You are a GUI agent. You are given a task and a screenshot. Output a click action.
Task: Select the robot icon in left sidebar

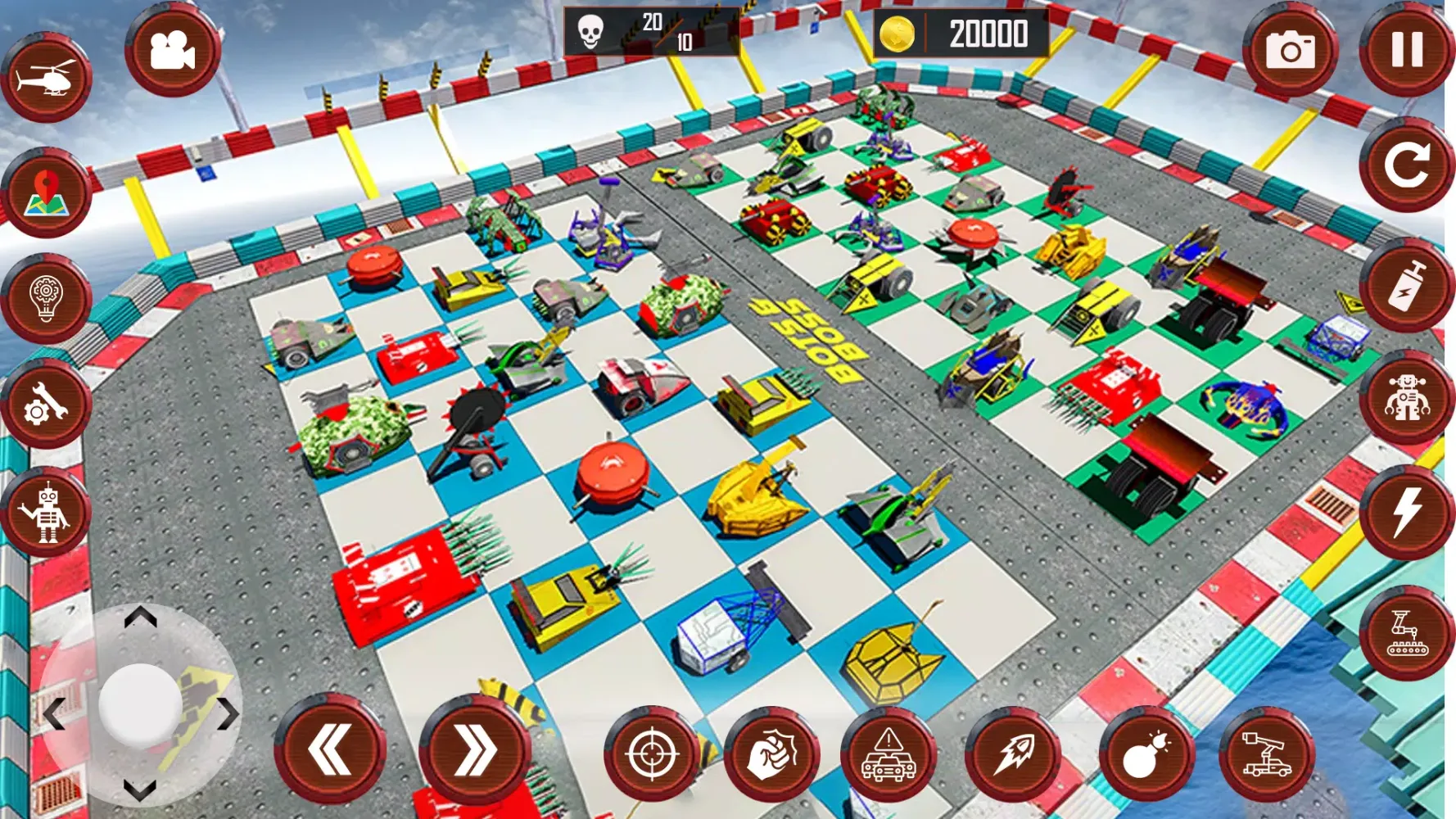point(51,512)
